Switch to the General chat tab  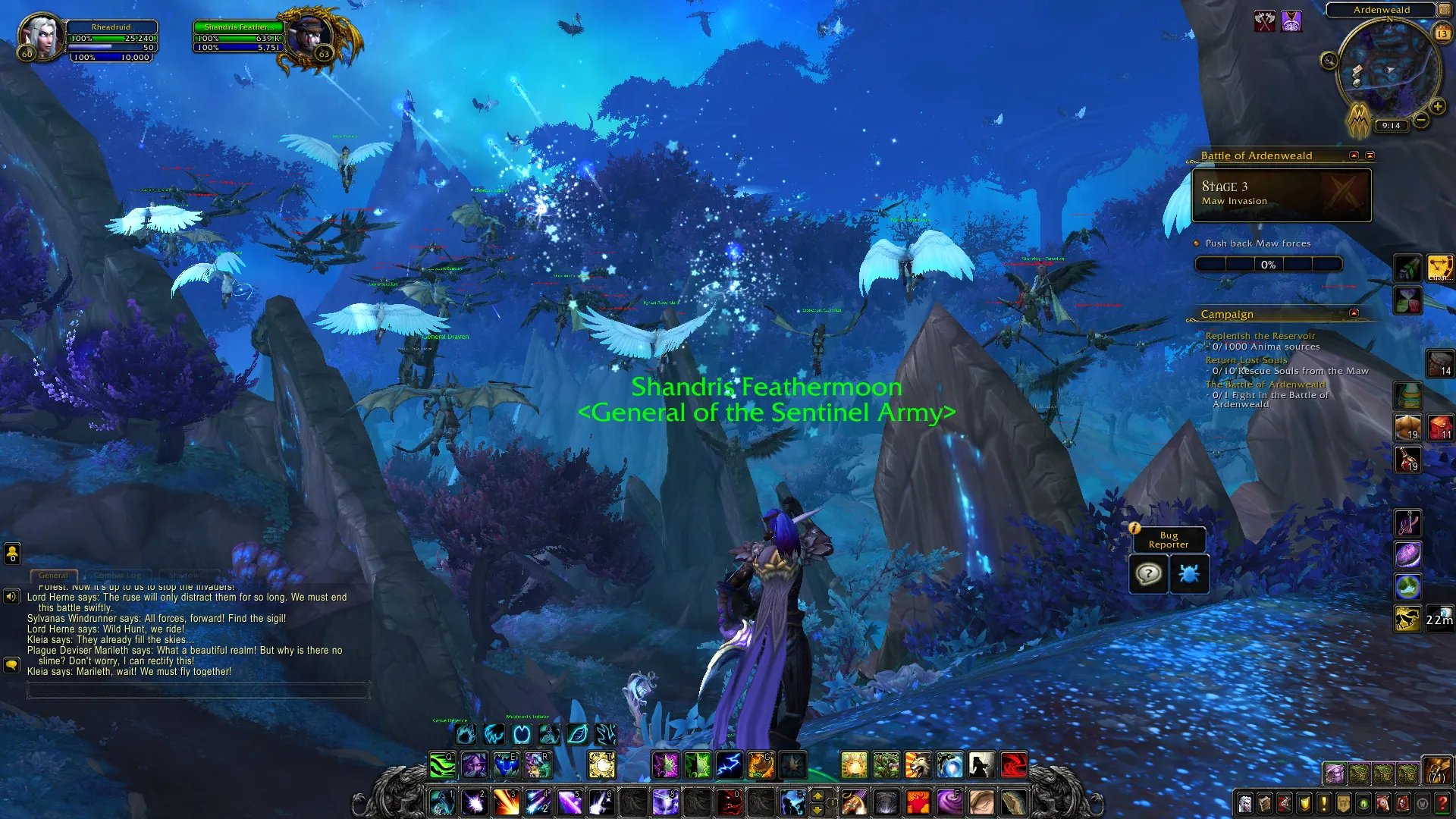click(x=53, y=576)
